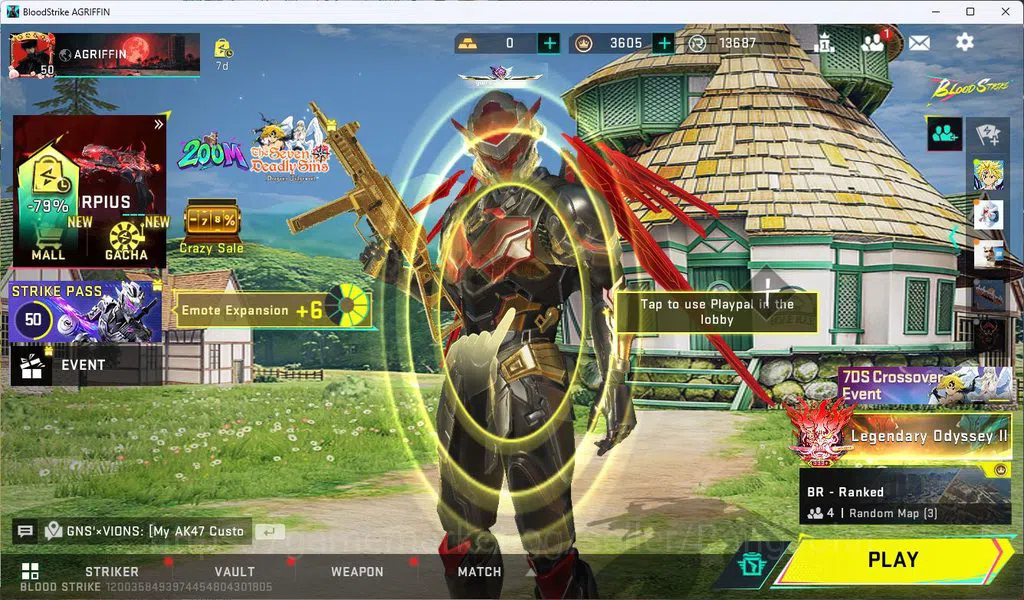Select the MATCH tab
The image size is (1024, 600).
[479, 571]
